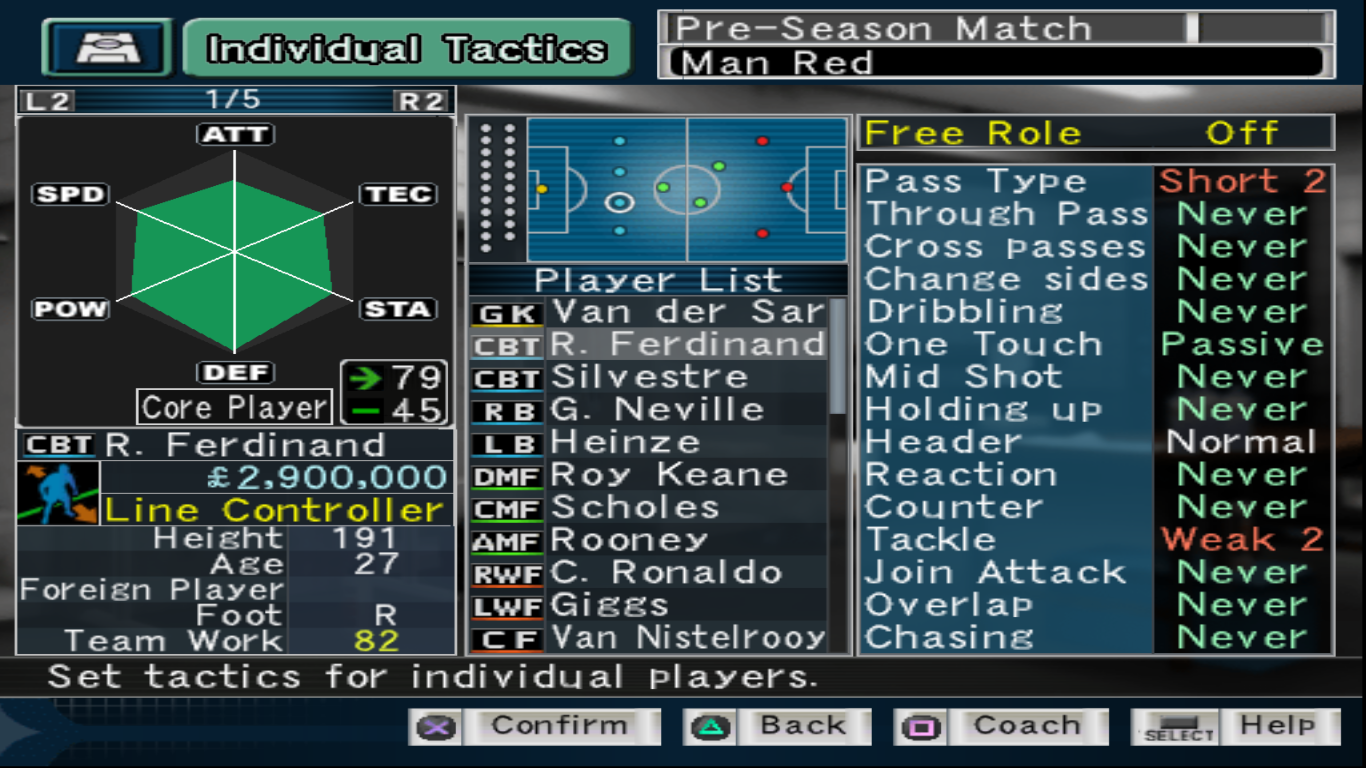Image resolution: width=1366 pixels, height=768 pixels.
Task: Adjust the Join Attack option
Action: 1095,573
